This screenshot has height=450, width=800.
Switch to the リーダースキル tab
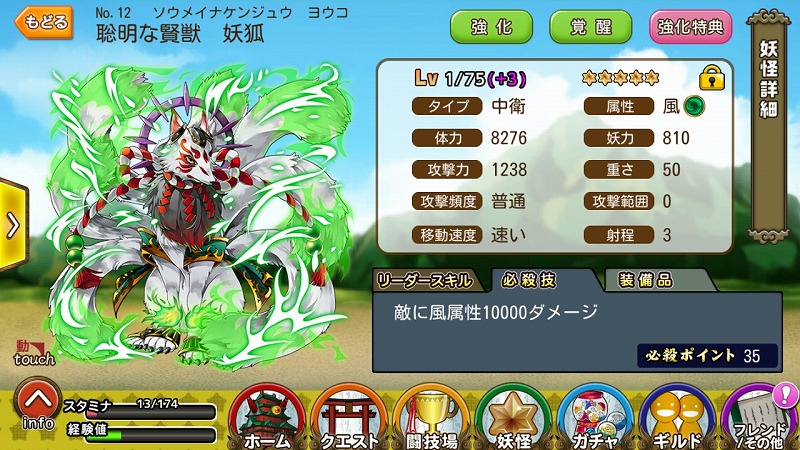pos(426,280)
